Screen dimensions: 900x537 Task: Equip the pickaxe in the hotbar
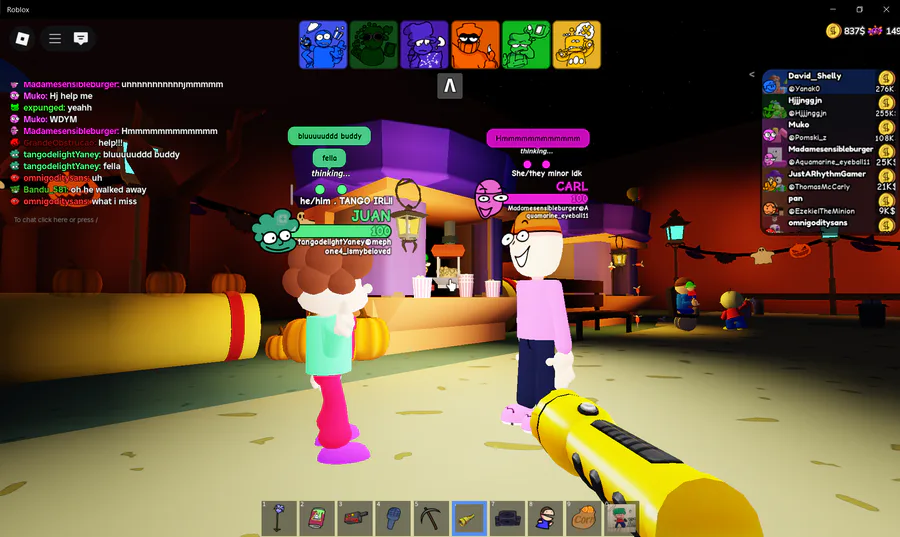point(431,517)
